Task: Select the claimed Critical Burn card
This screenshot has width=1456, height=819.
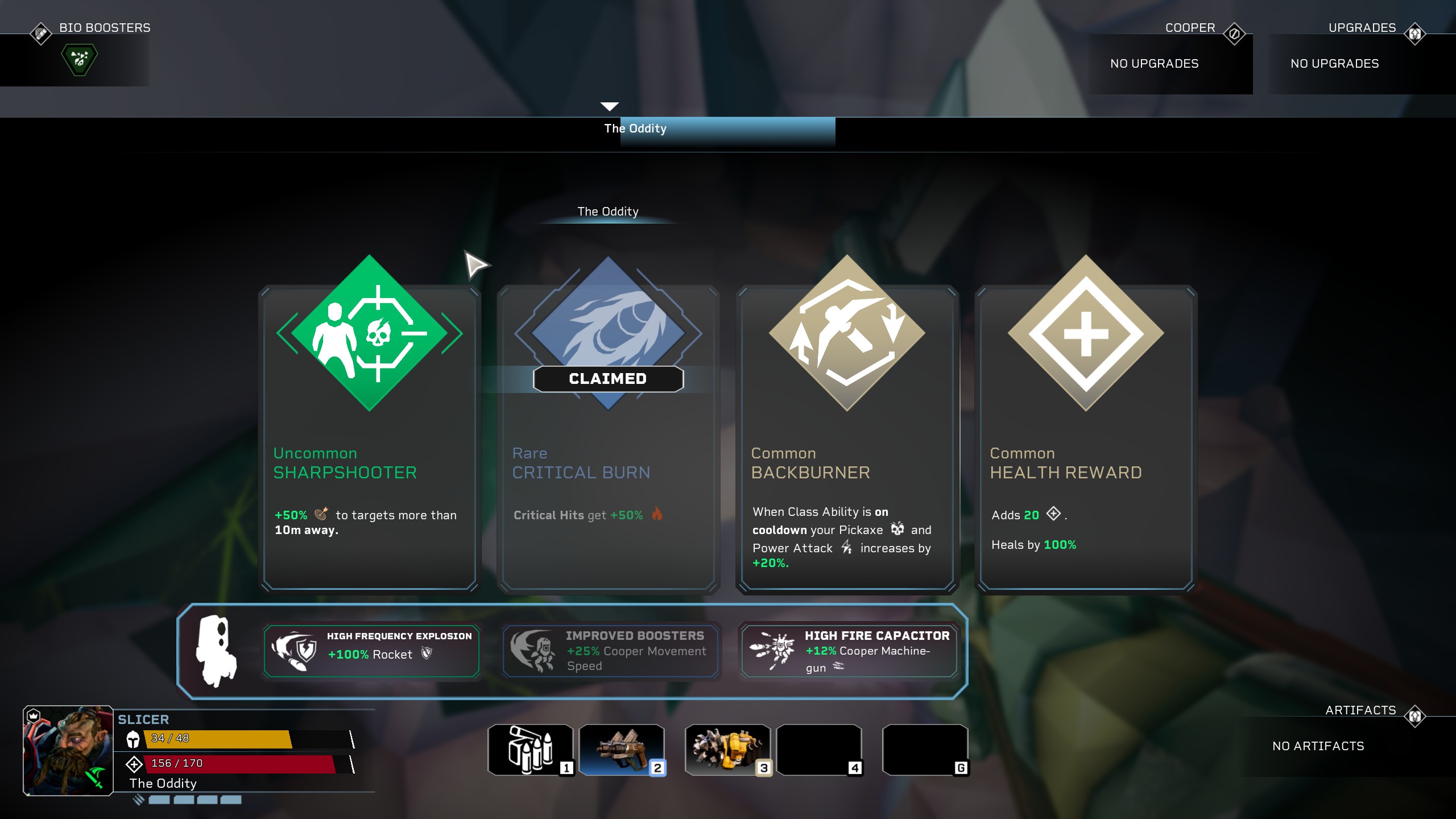Action: (x=608, y=438)
